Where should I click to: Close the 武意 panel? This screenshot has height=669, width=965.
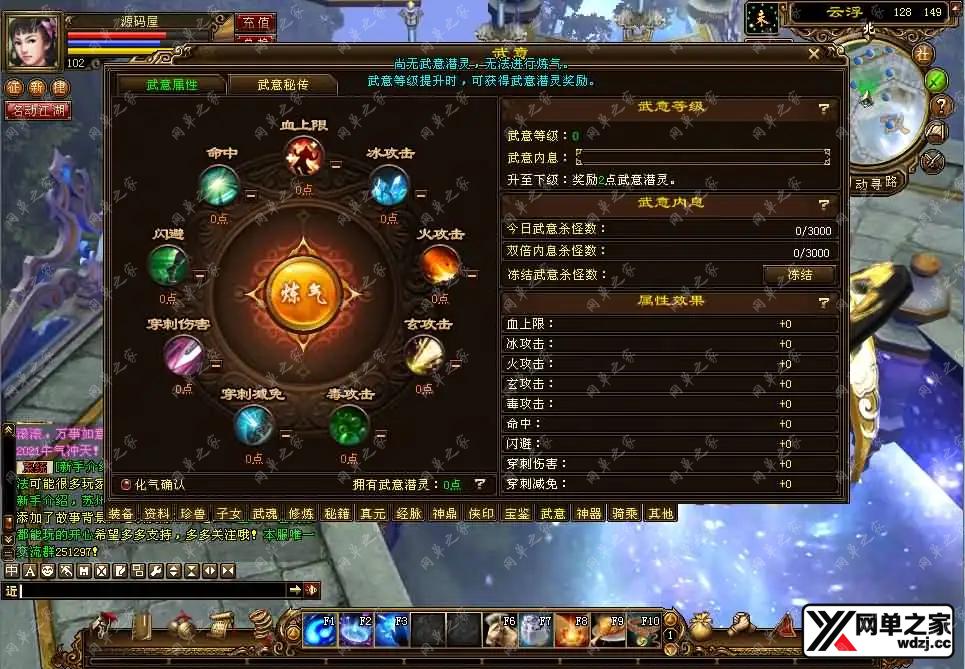point(814,54)
